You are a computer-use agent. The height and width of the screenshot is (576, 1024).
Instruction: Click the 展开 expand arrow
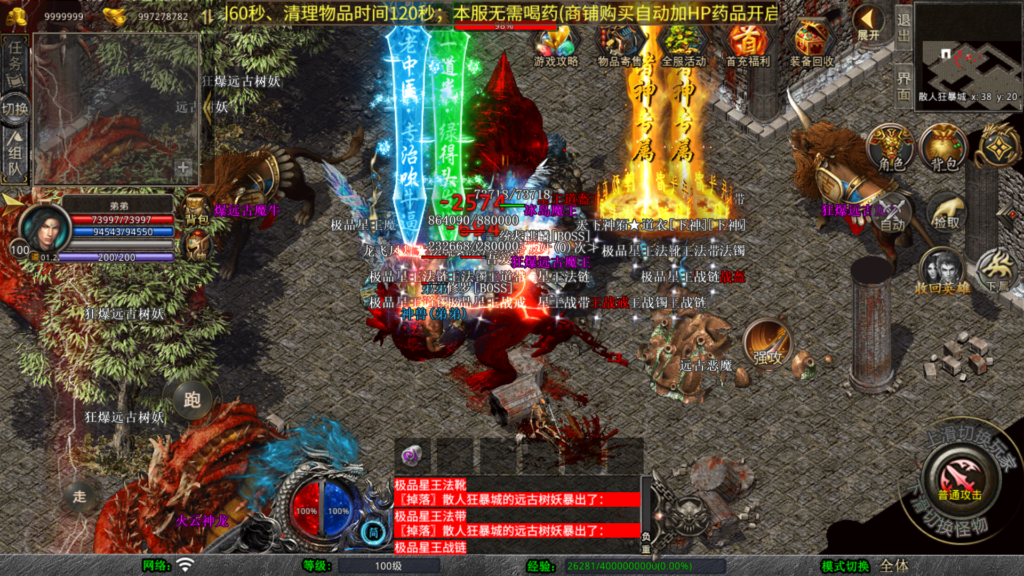coord(868,24)
